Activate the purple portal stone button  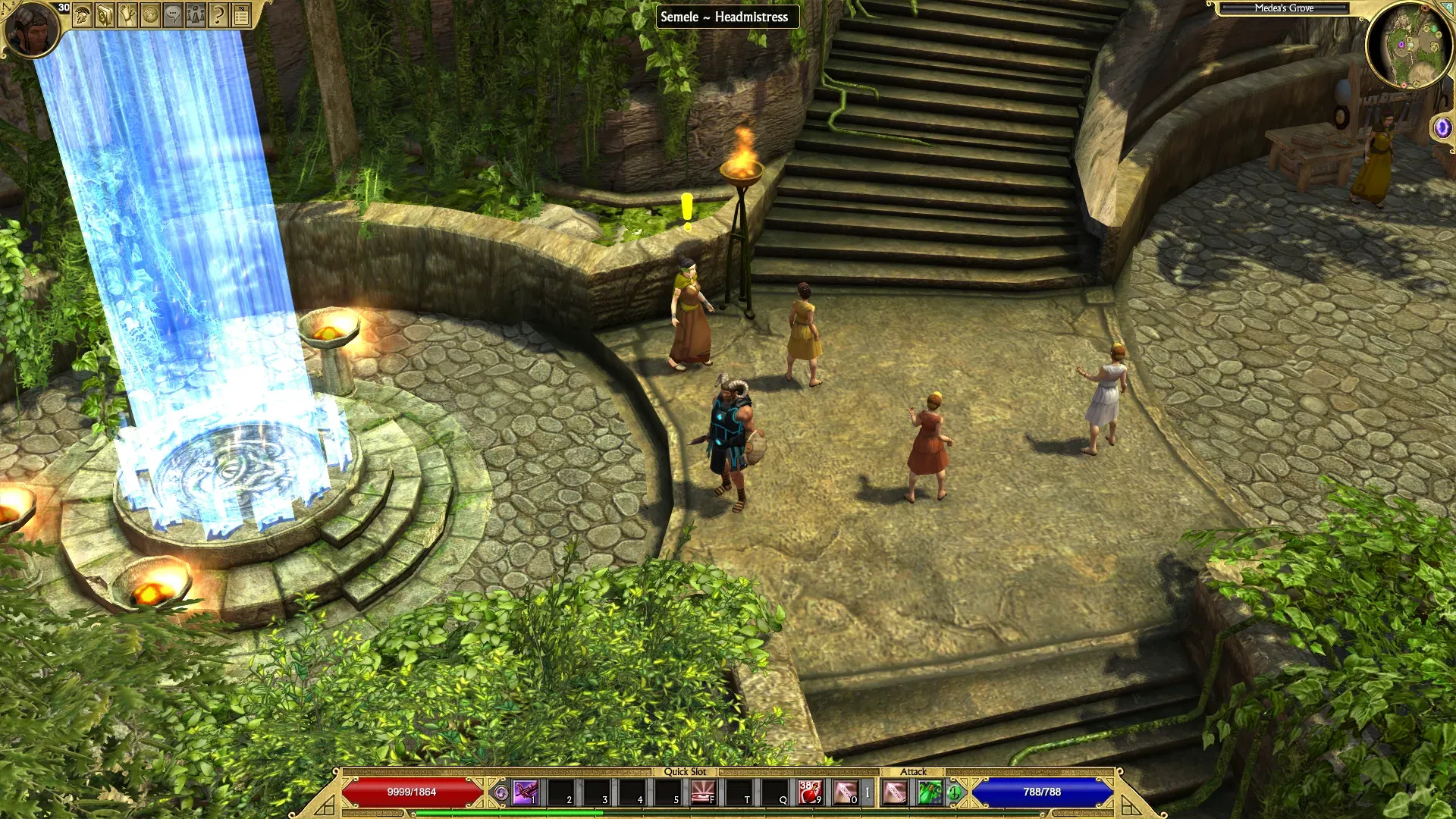point(1442,127)
